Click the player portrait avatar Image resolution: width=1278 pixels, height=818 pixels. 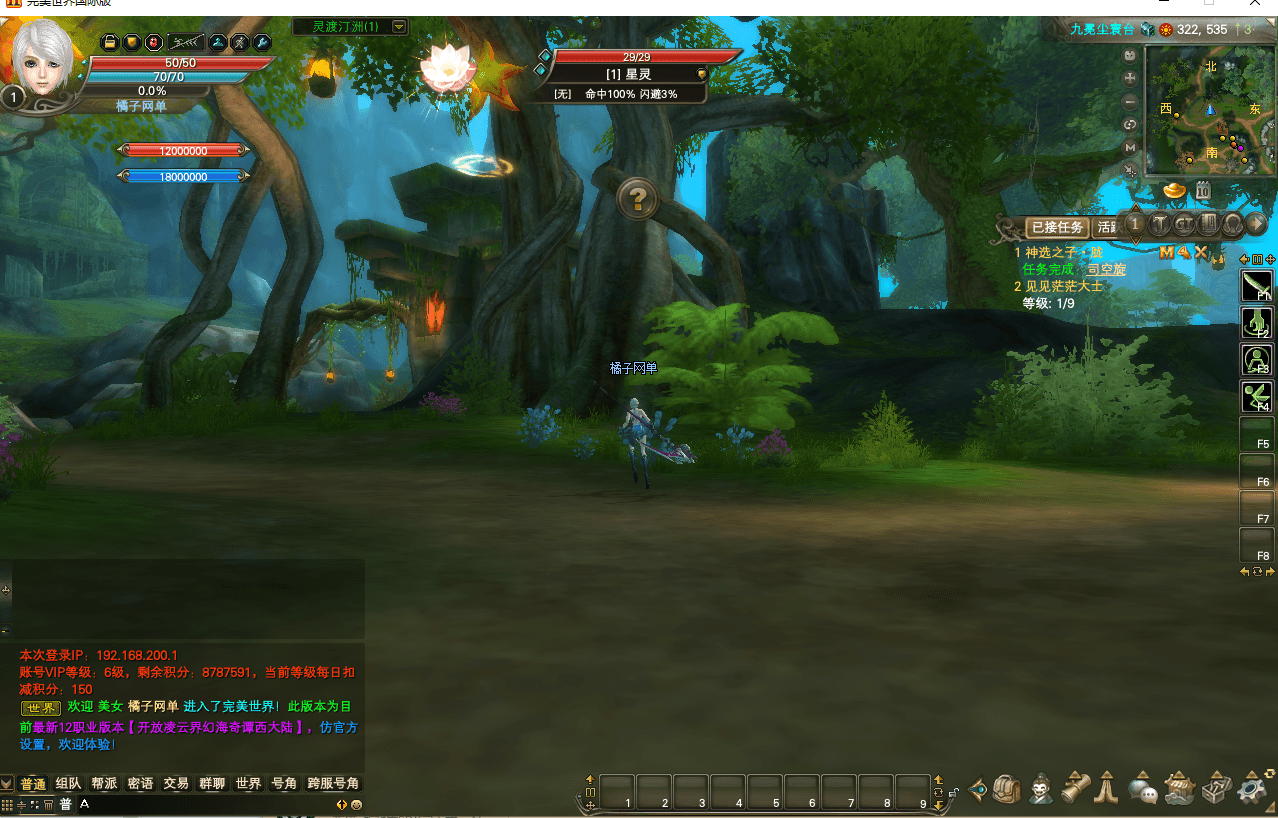coord(45,60)
